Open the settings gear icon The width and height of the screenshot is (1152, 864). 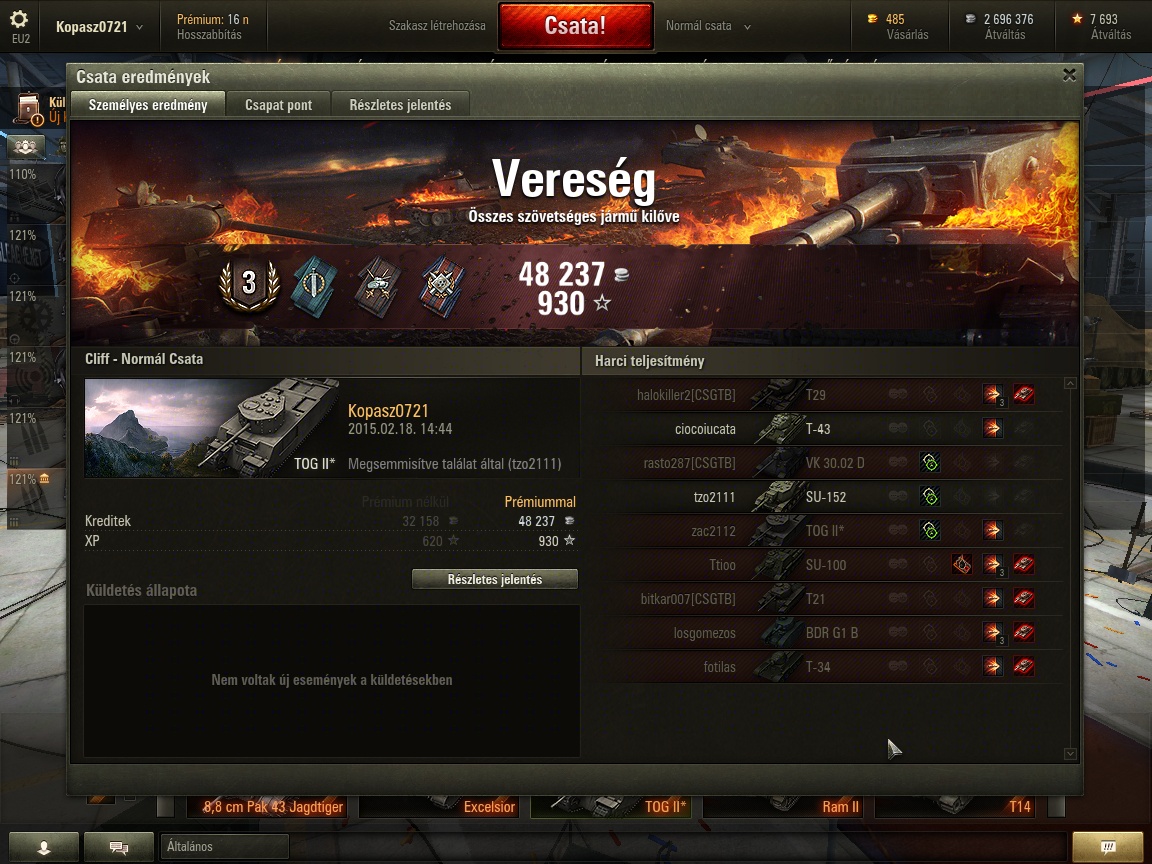[19, 21]
